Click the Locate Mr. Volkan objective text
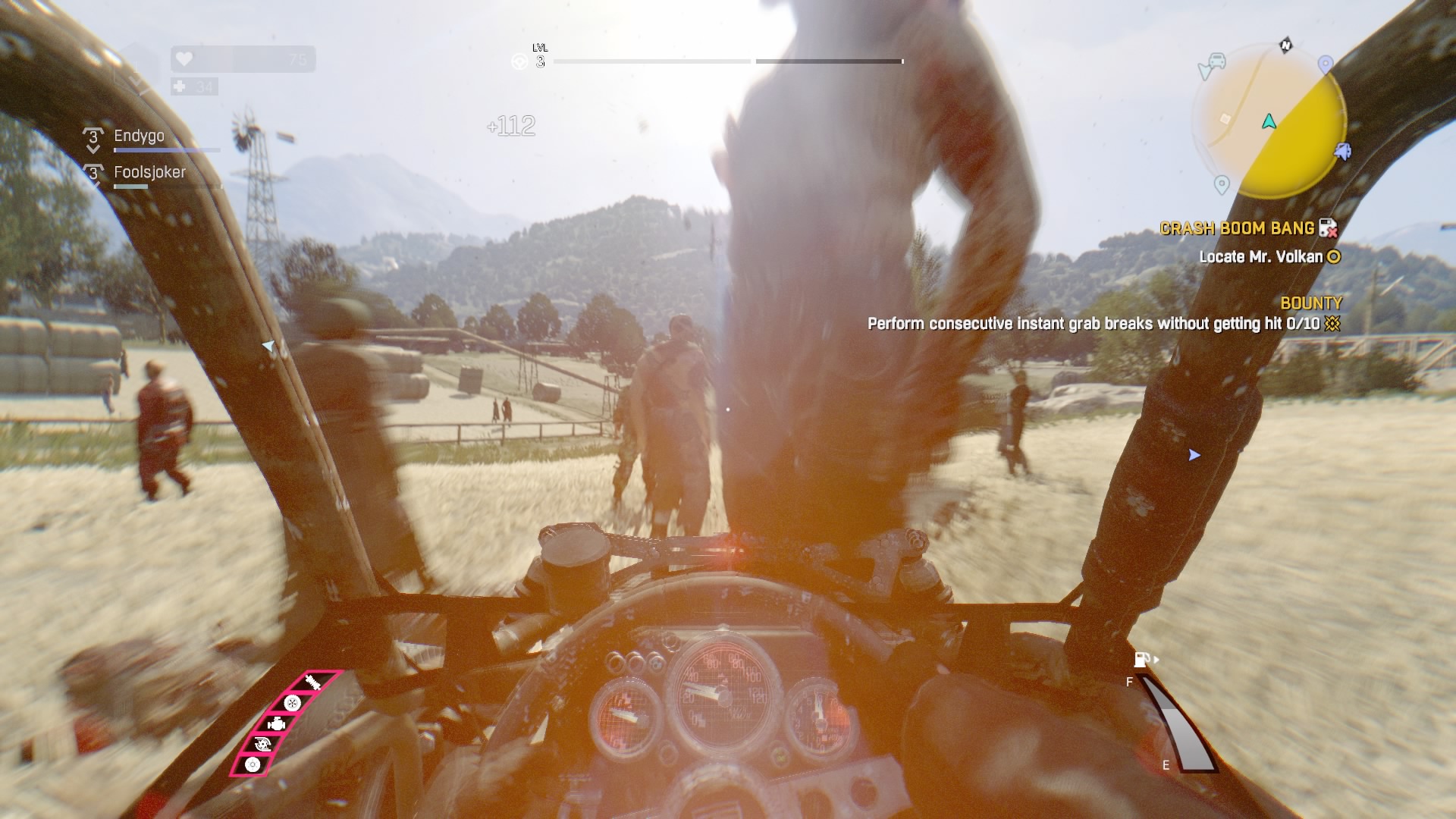The image size is (1456, 819). pyautogui.click(x=1262, y=258)
